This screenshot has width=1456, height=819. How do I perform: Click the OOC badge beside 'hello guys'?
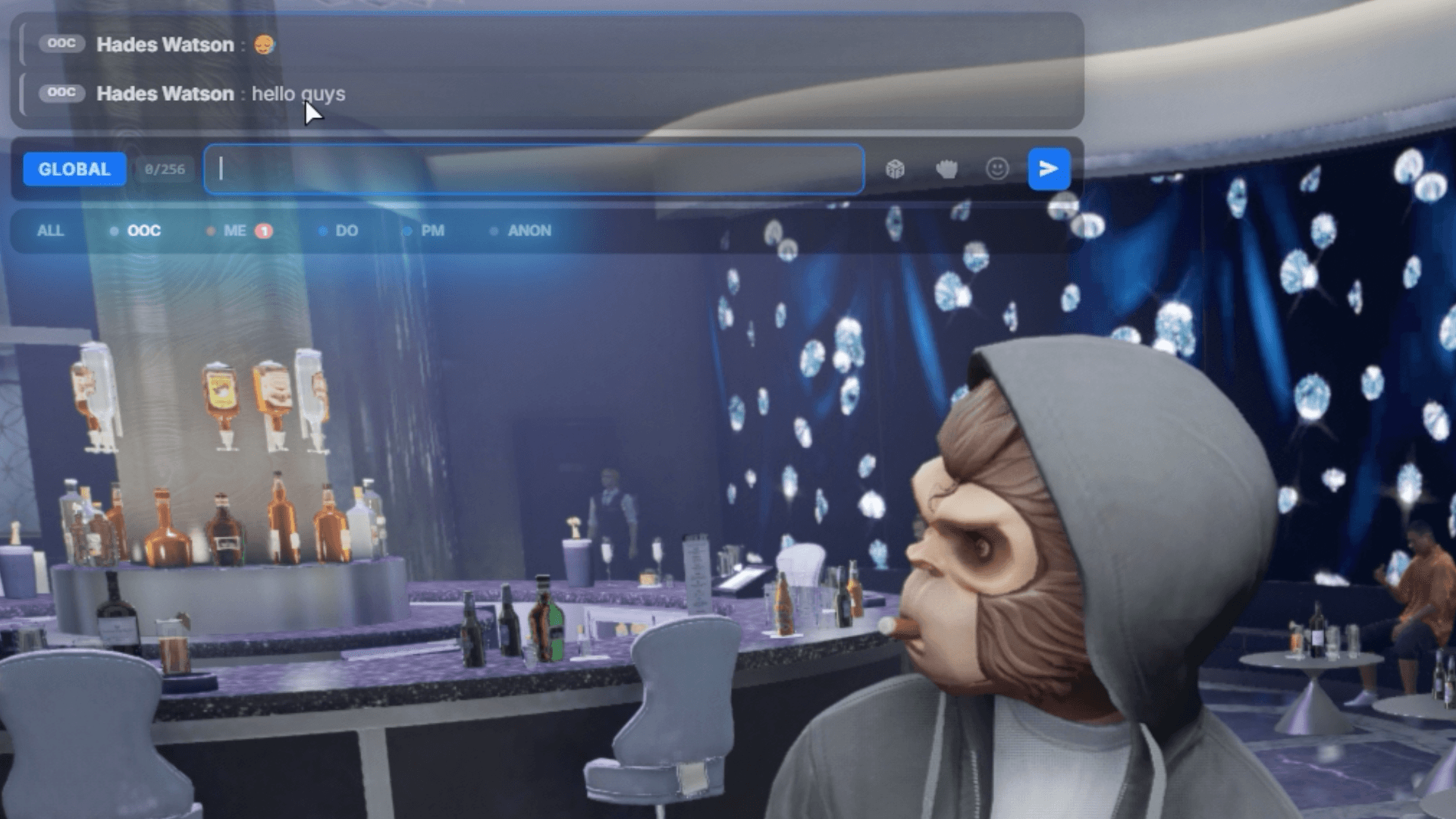(x=61, y=93)
